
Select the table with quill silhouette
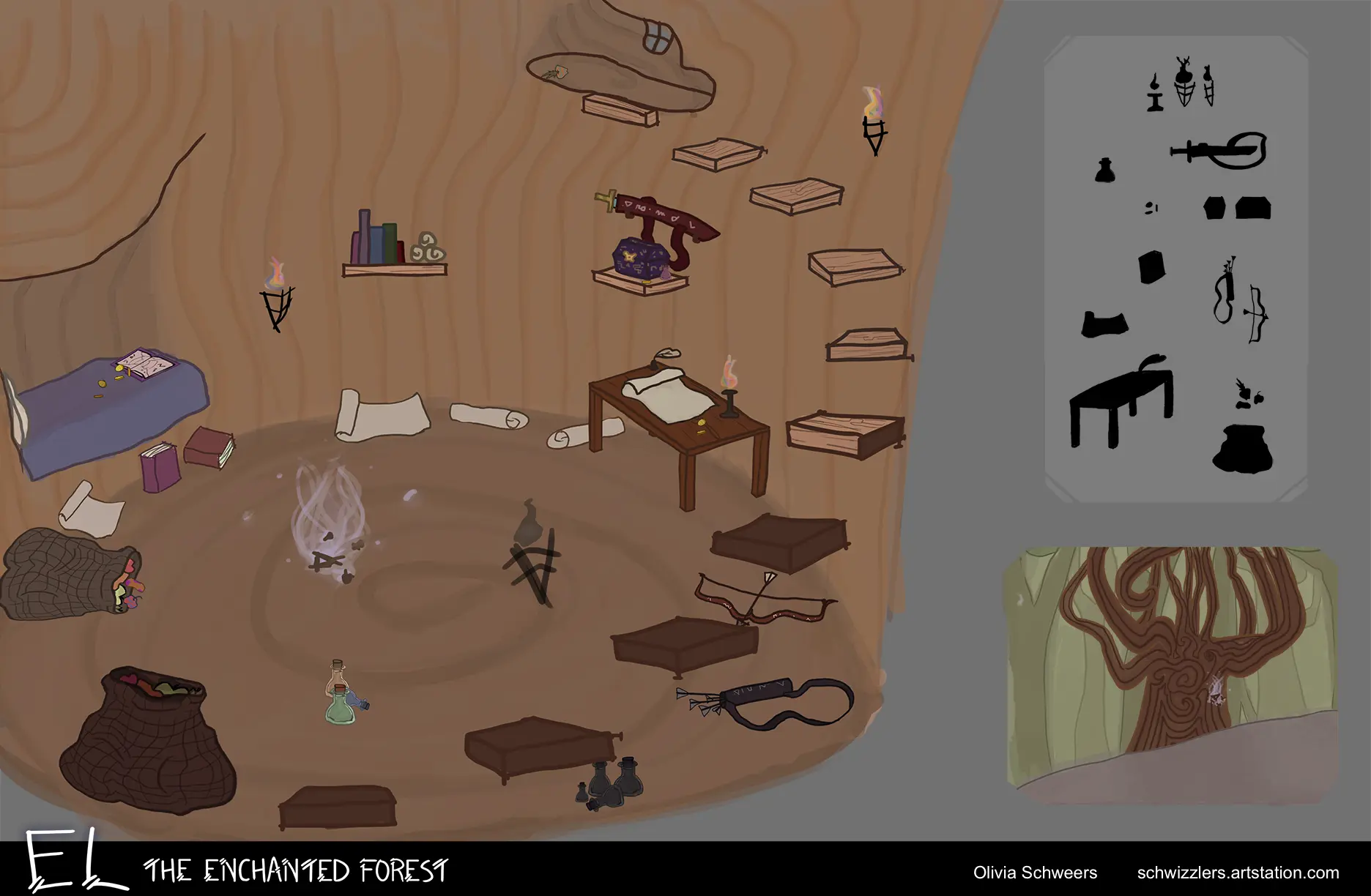point(1121,401)
